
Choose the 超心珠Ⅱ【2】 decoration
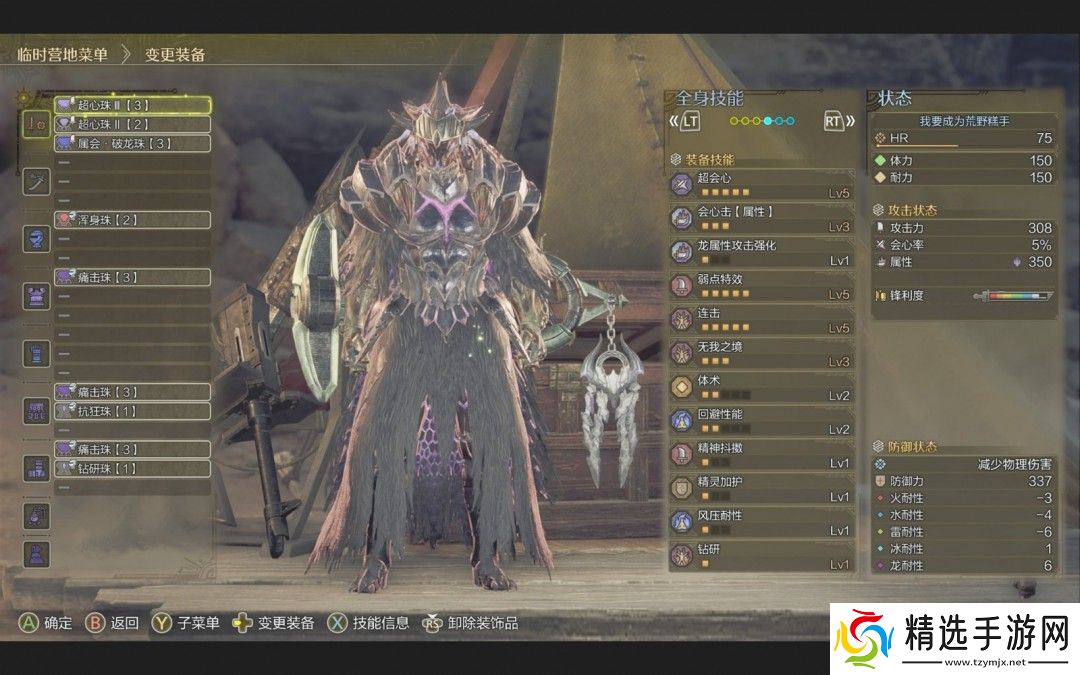tap(131, 124)
